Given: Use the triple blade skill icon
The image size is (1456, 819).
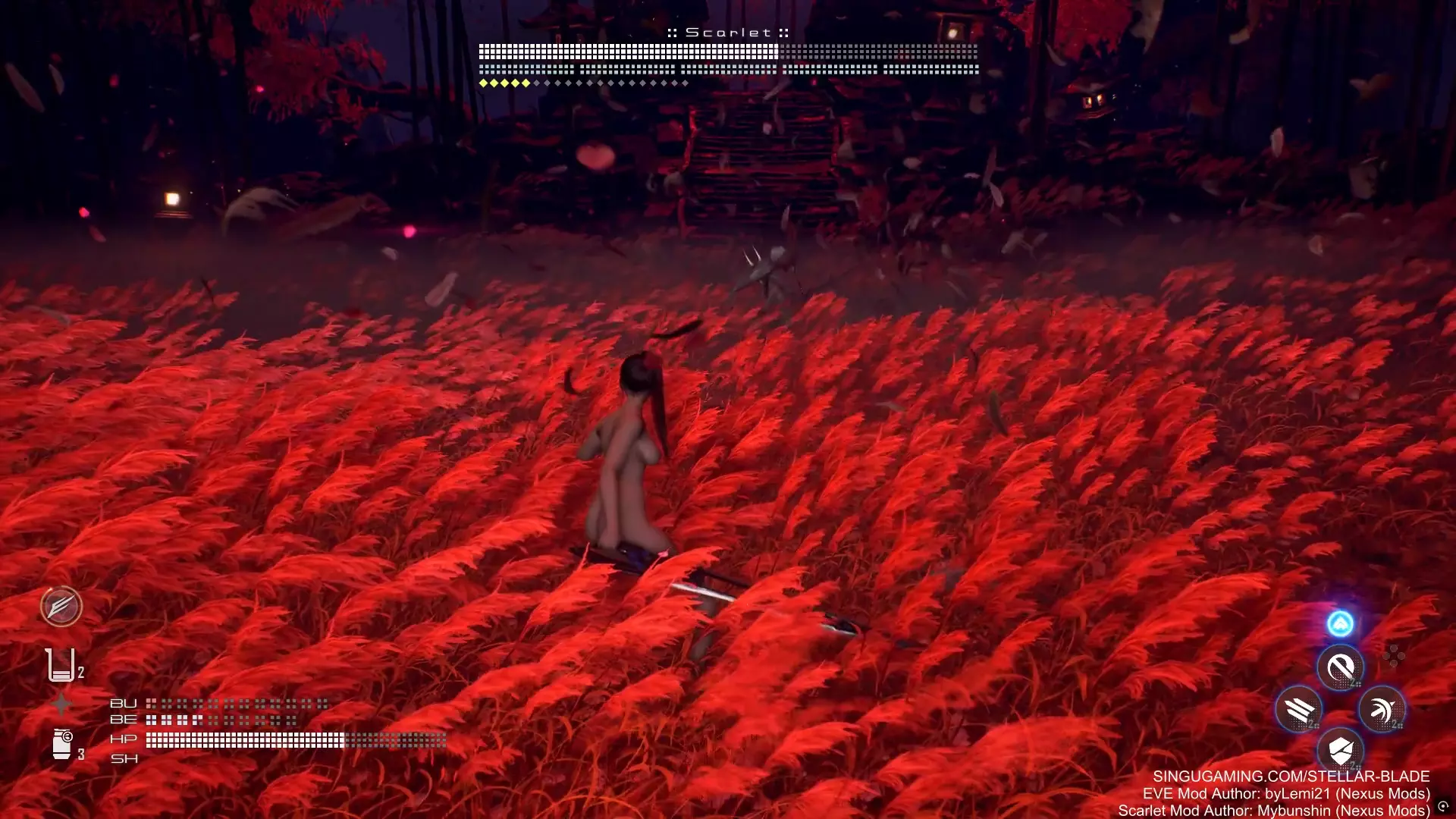Looking at the screenshot, I should [x=1299, y=710].
